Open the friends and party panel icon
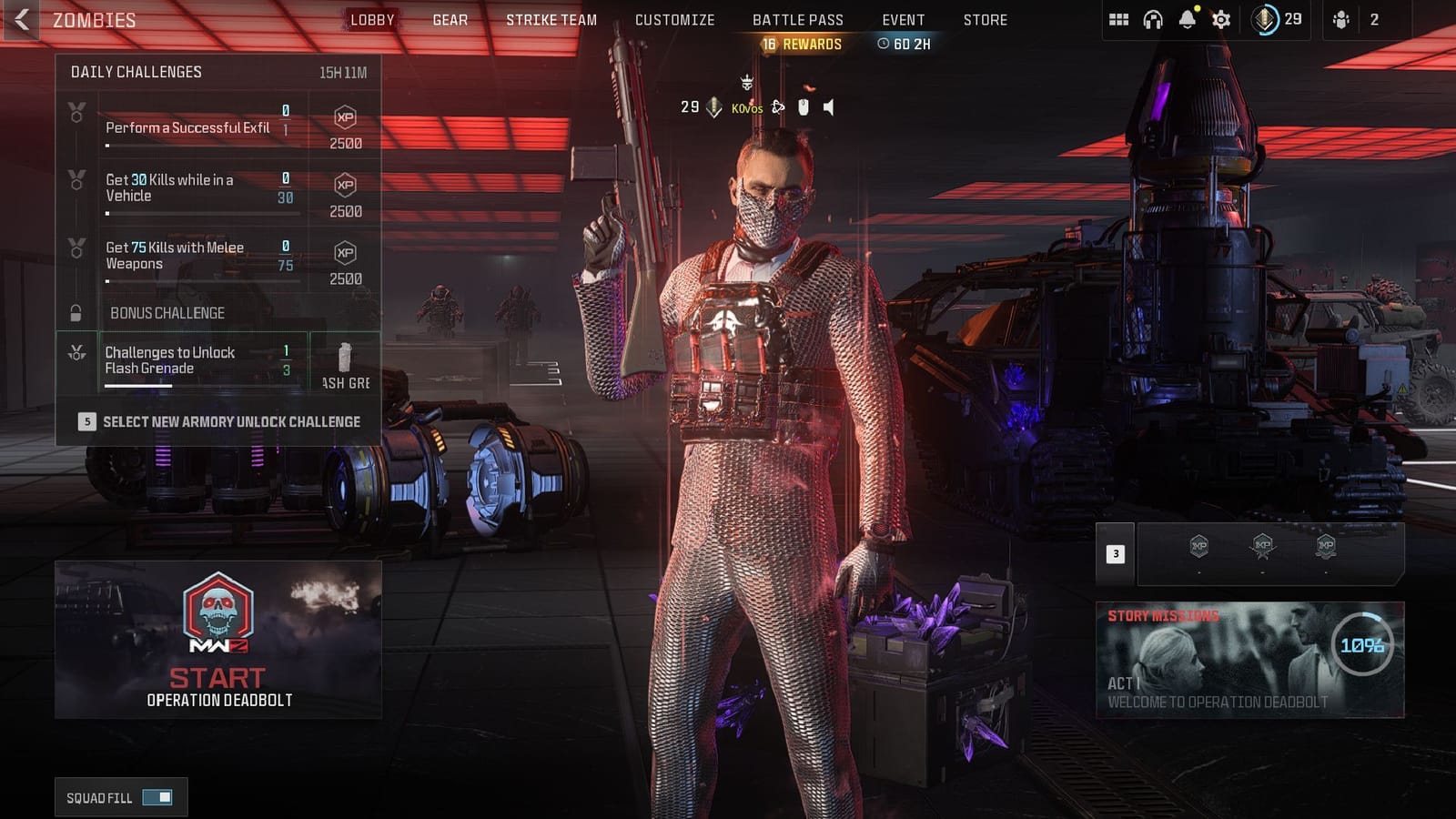The width and height of the screenshot is (1456, 819). point(1341,17)
